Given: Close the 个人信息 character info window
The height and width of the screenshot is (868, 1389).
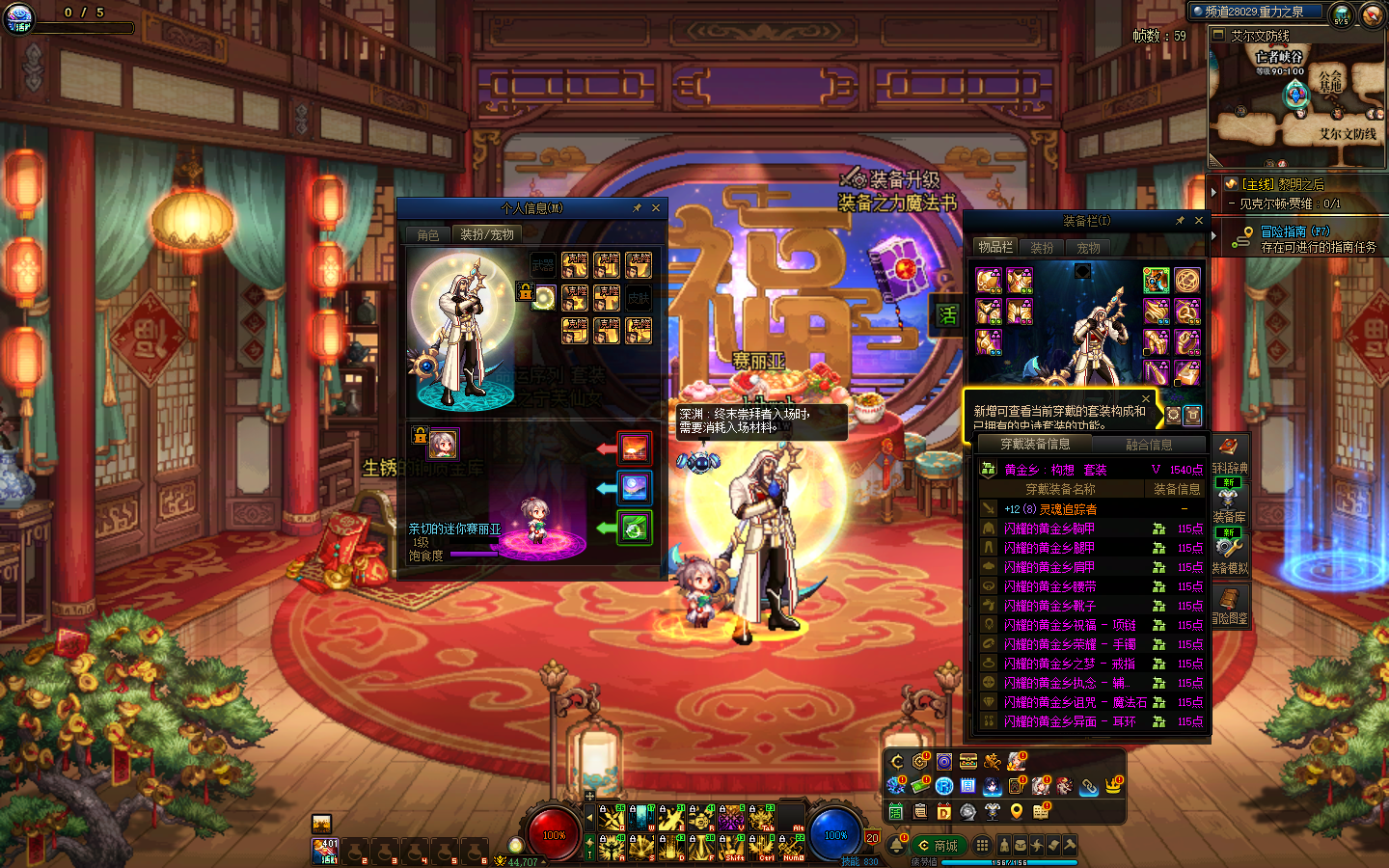Looking at the screenshot, I should (656, 208).
